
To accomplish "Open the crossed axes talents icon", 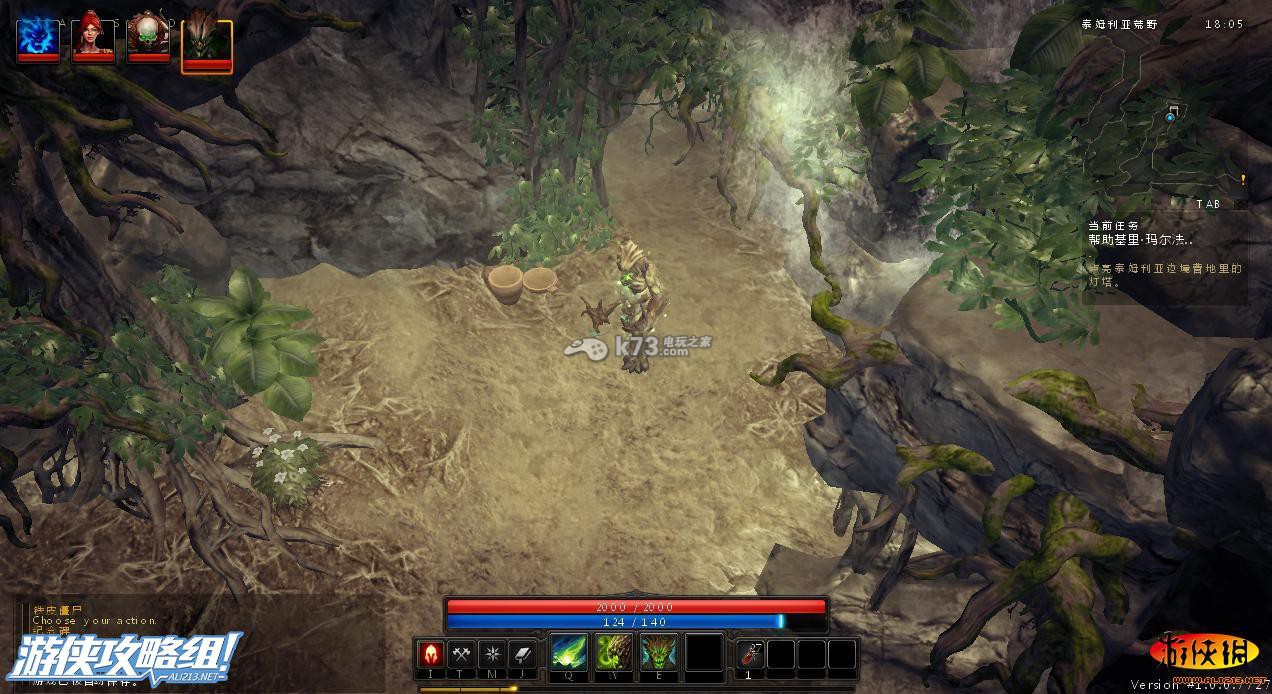I will point(461,654).
